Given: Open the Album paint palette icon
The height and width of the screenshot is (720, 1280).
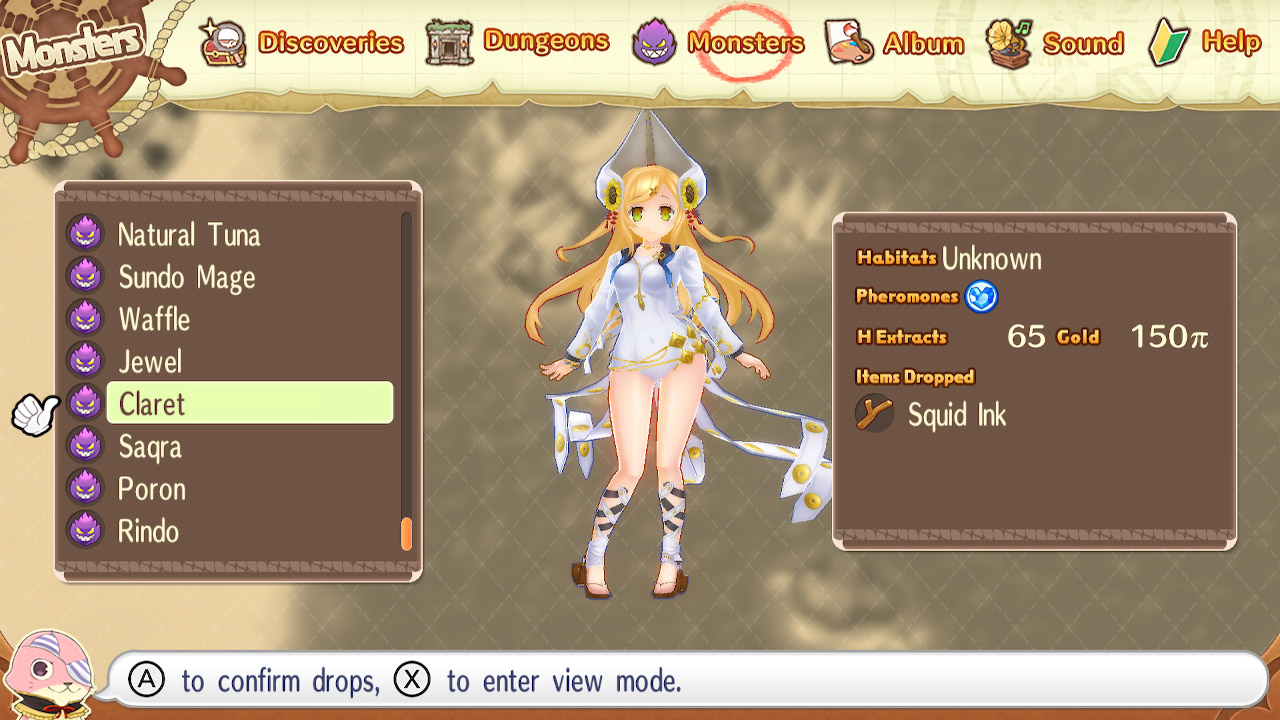Looking at the screenshot, I should (848, 42).
